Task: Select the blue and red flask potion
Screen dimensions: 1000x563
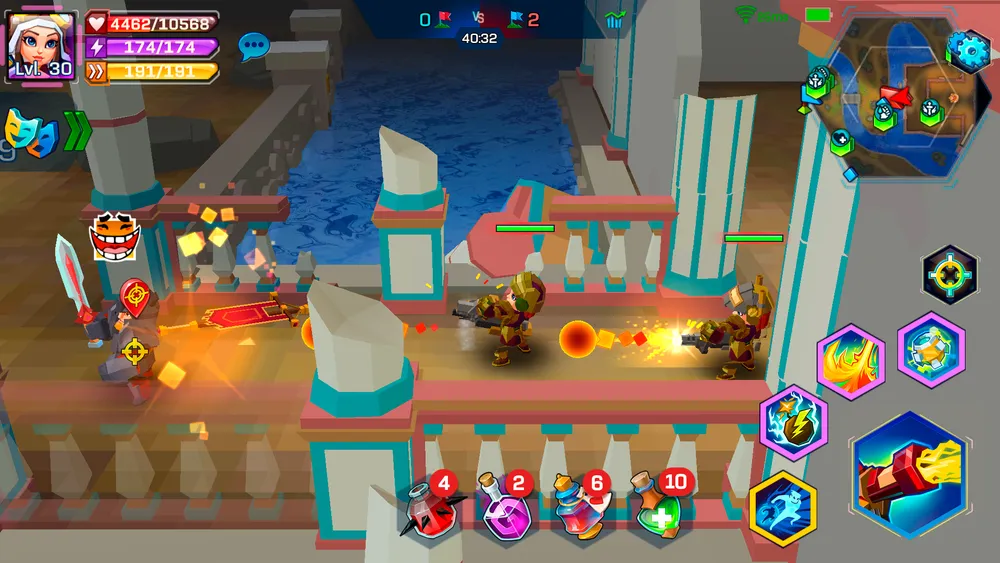Action: 582,511
